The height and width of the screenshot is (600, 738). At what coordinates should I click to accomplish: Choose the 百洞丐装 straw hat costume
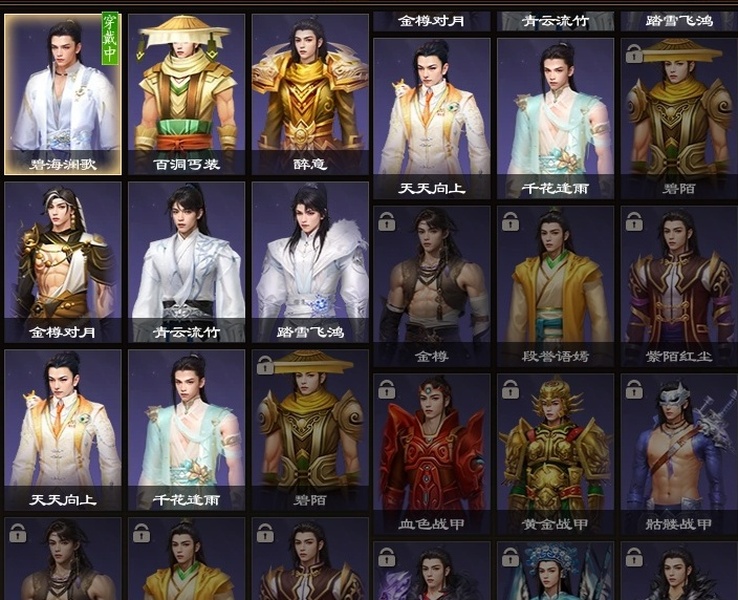pyautogui.click(x=186, y=94)
